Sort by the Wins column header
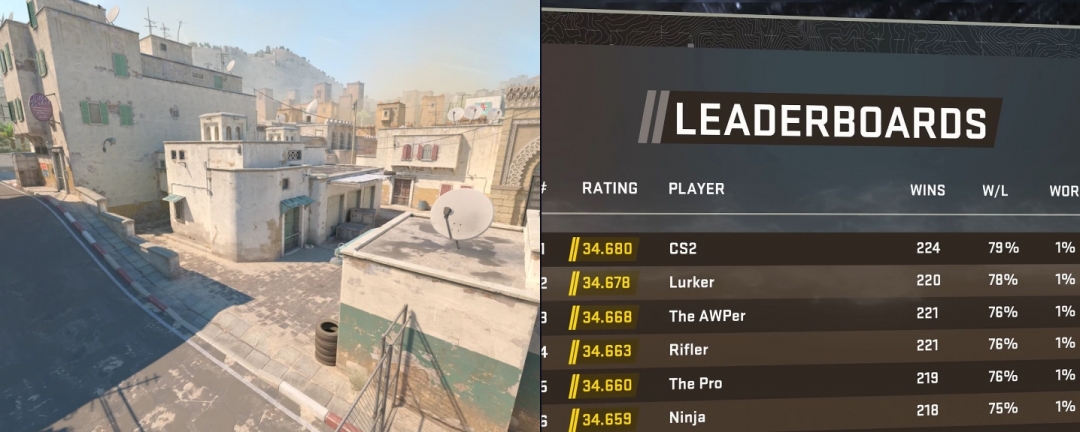Viewport: 1080px width, 432px height. pos(927,190)
